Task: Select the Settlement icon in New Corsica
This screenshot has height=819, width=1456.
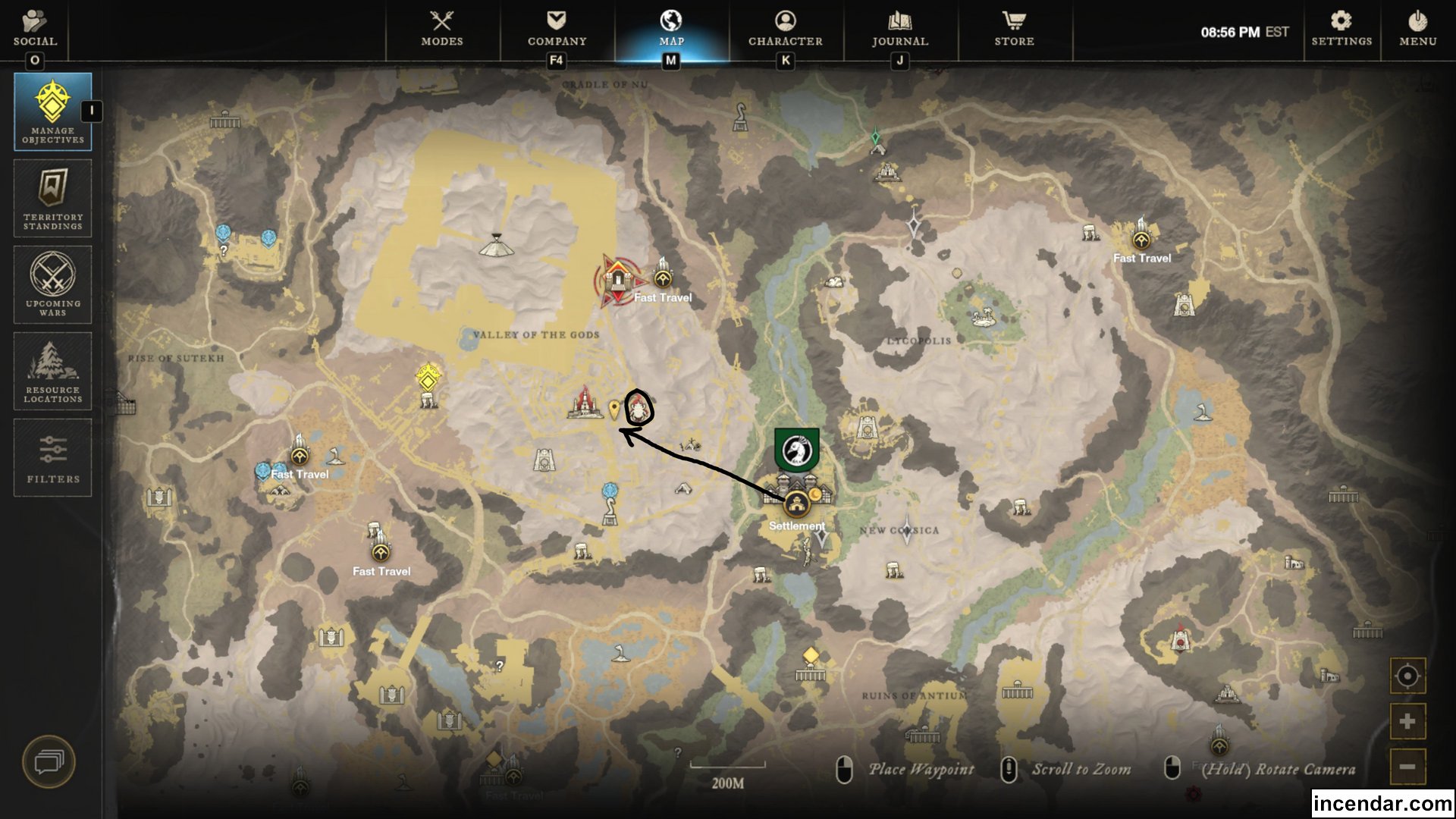Action: 796,500
